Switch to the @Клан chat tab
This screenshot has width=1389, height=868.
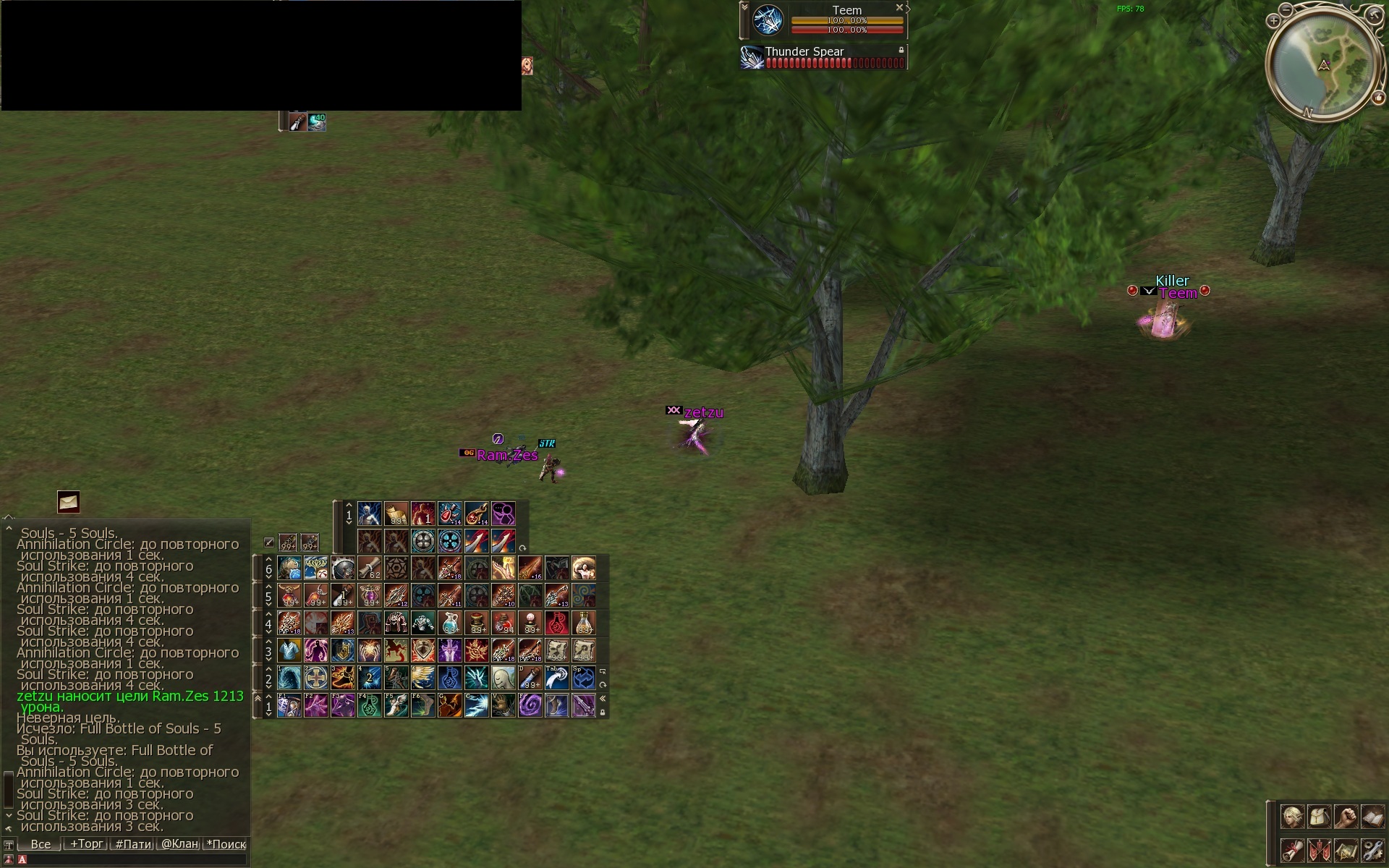click(x=179, y=844)
